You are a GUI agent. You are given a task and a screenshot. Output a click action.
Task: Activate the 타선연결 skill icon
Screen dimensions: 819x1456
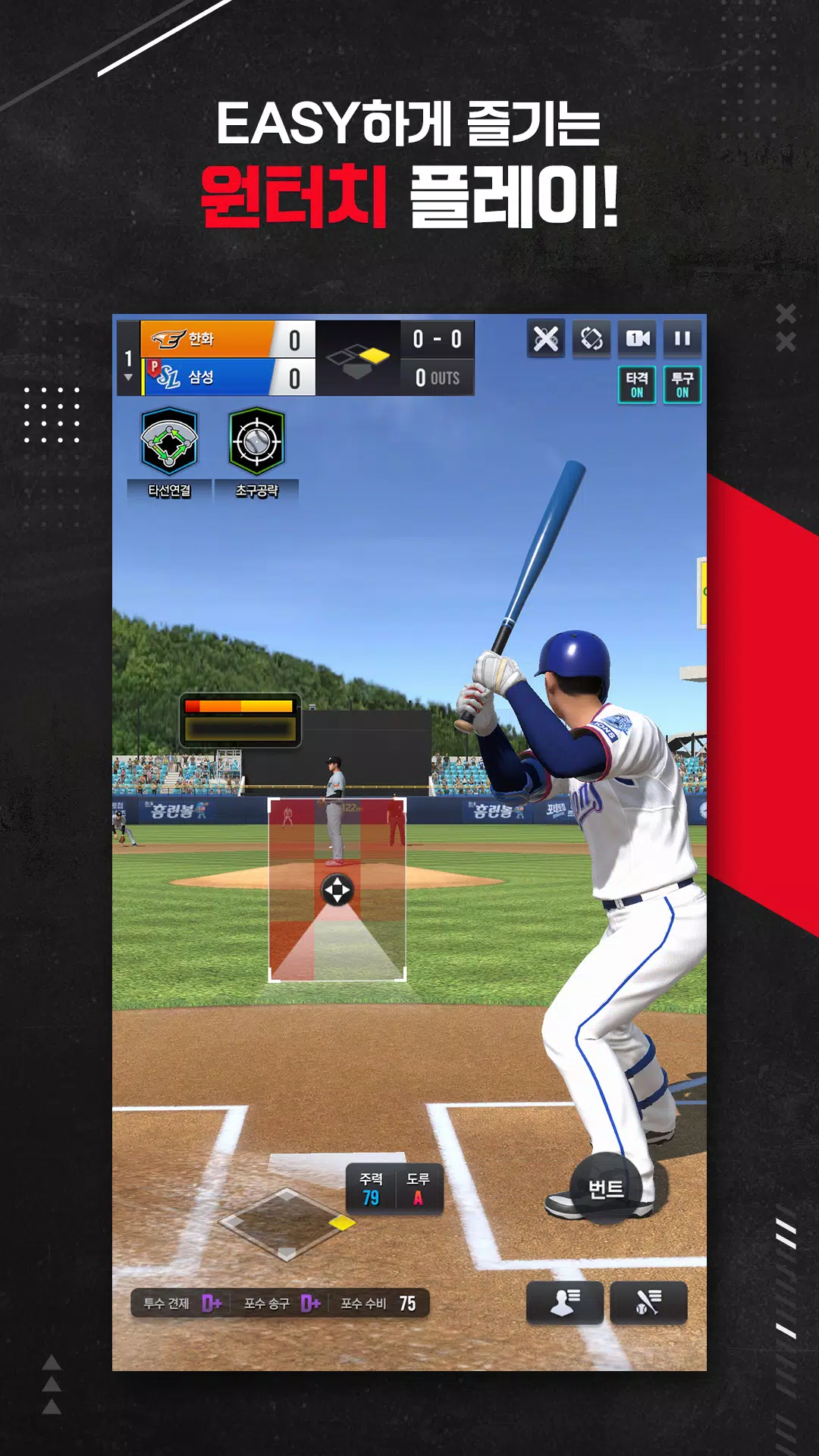tap(169, 441)
